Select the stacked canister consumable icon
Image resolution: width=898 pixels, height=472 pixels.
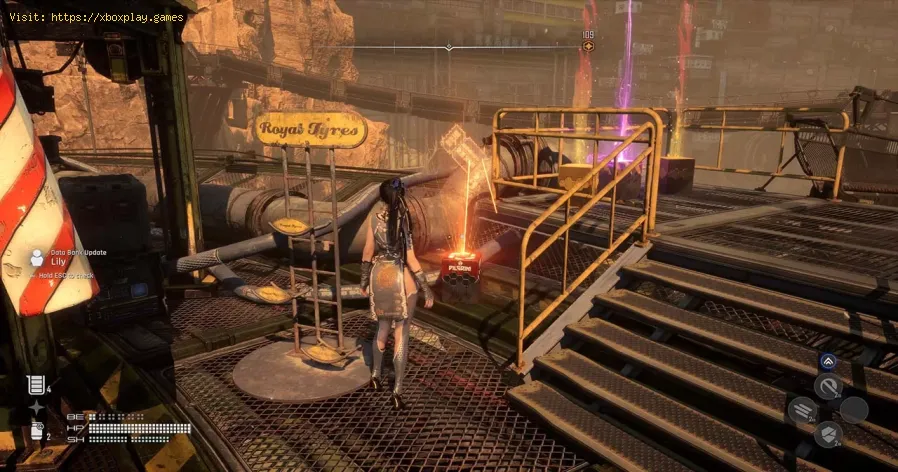36,383
